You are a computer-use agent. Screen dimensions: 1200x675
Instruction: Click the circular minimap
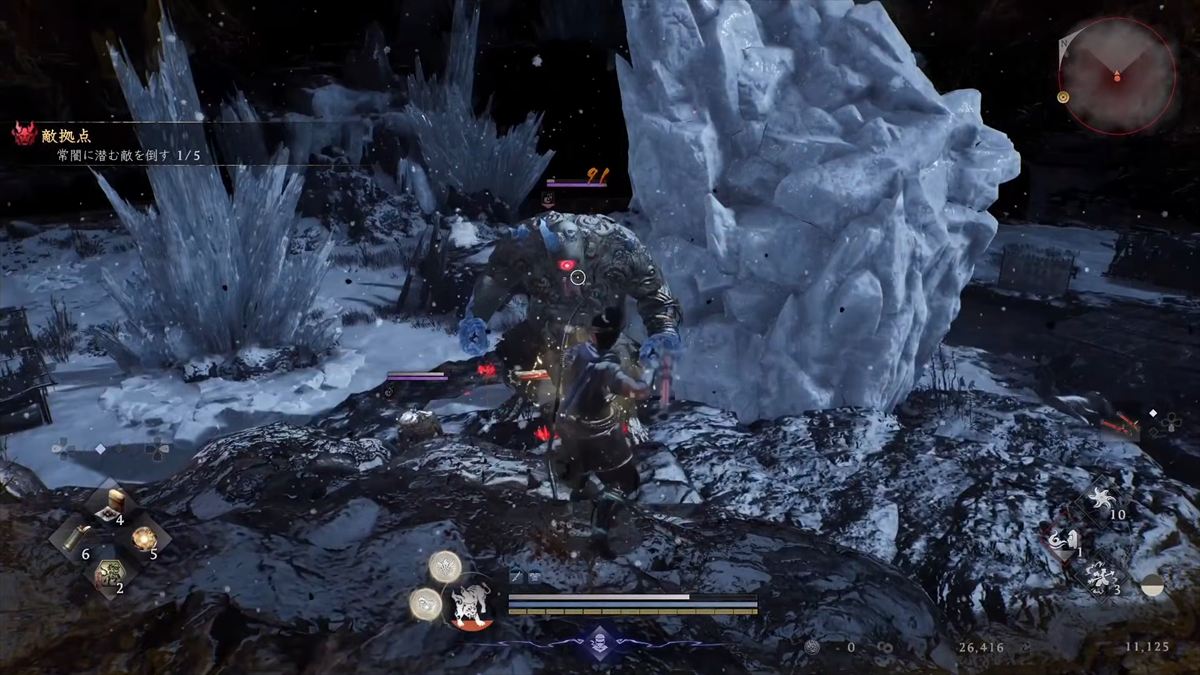1116,75
